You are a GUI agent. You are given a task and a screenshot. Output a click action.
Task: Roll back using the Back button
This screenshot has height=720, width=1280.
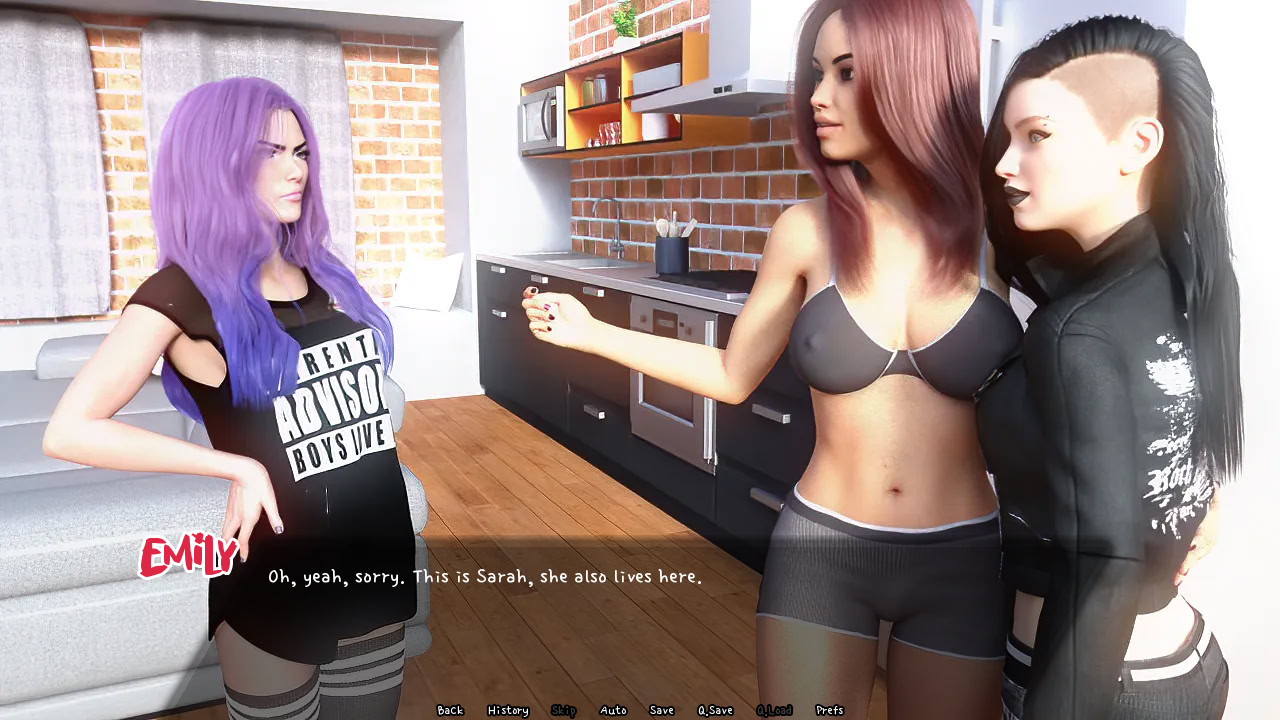[x=449, y=709]
